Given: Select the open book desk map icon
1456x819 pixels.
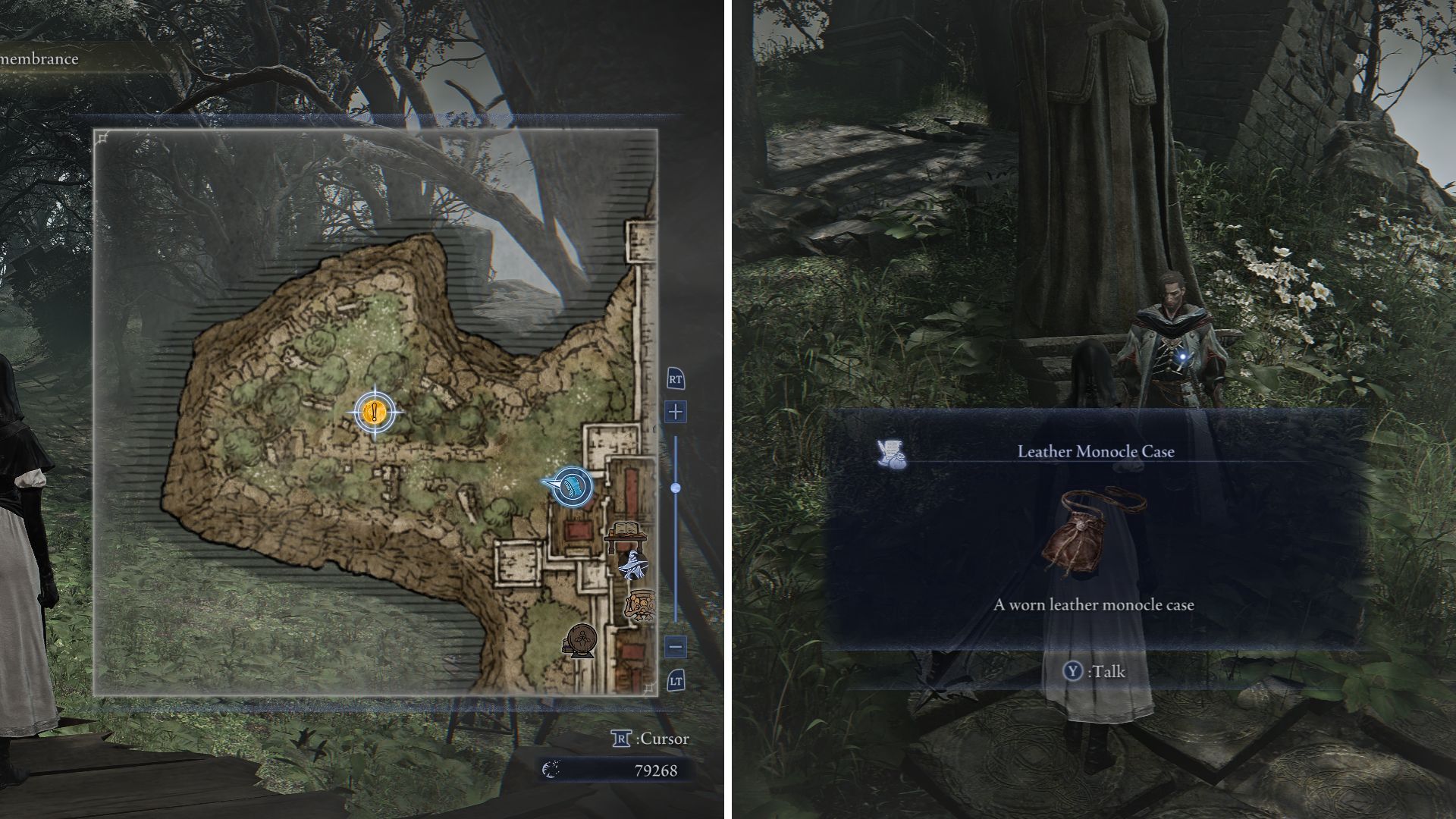Looking at the screenshot, I should [x=626, y=534].
